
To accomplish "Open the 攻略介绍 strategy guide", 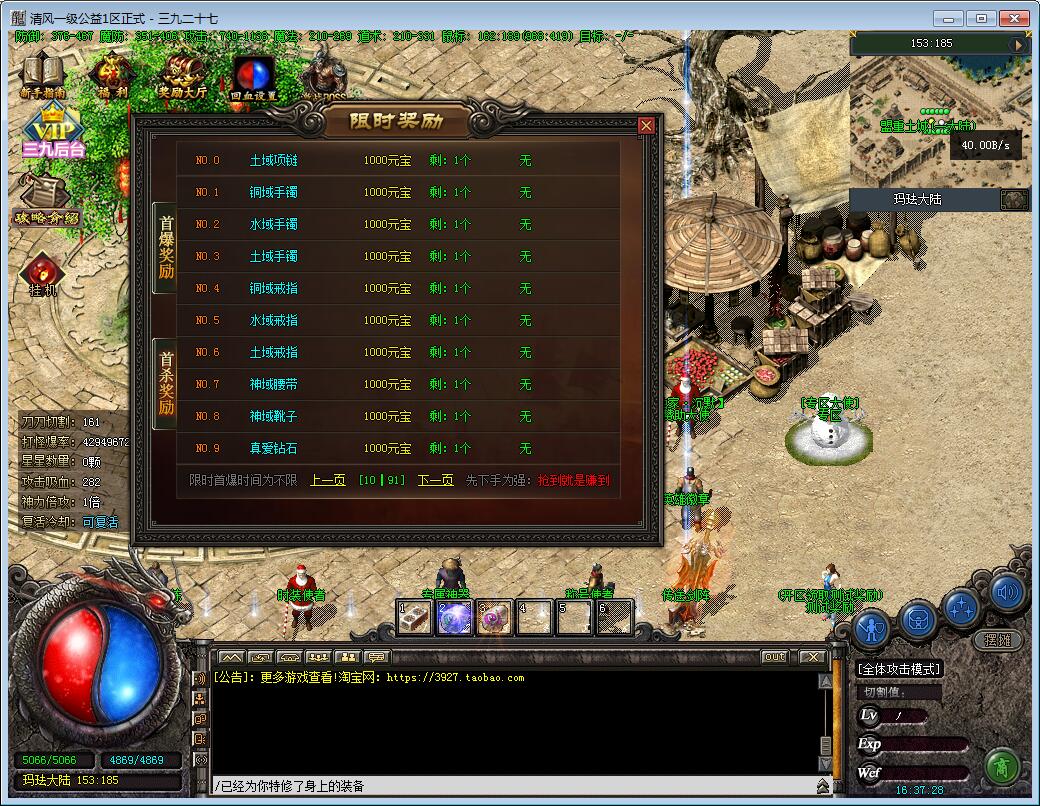I will (46, 201).
